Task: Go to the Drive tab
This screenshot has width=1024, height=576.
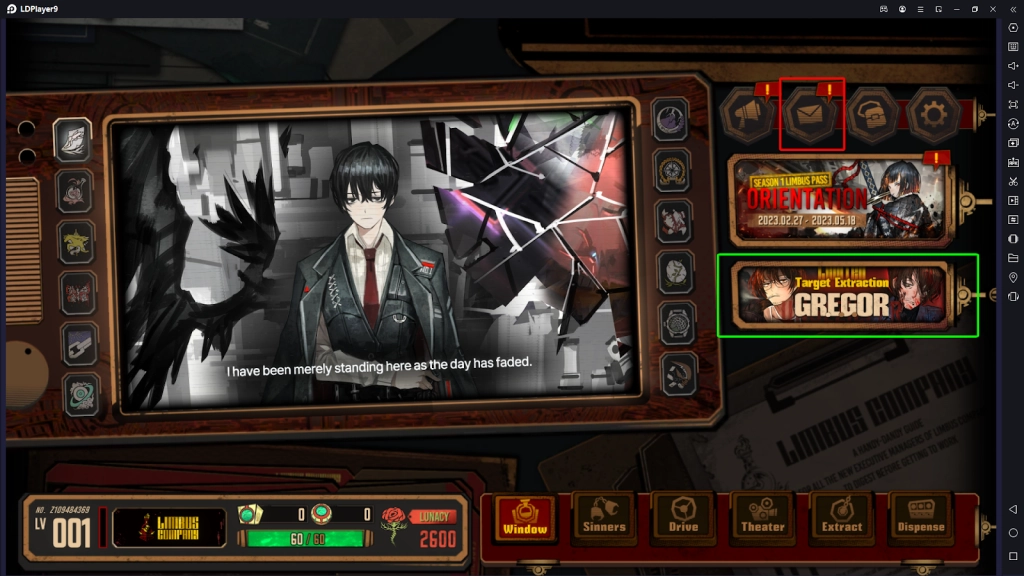Action: pos(683,517)
